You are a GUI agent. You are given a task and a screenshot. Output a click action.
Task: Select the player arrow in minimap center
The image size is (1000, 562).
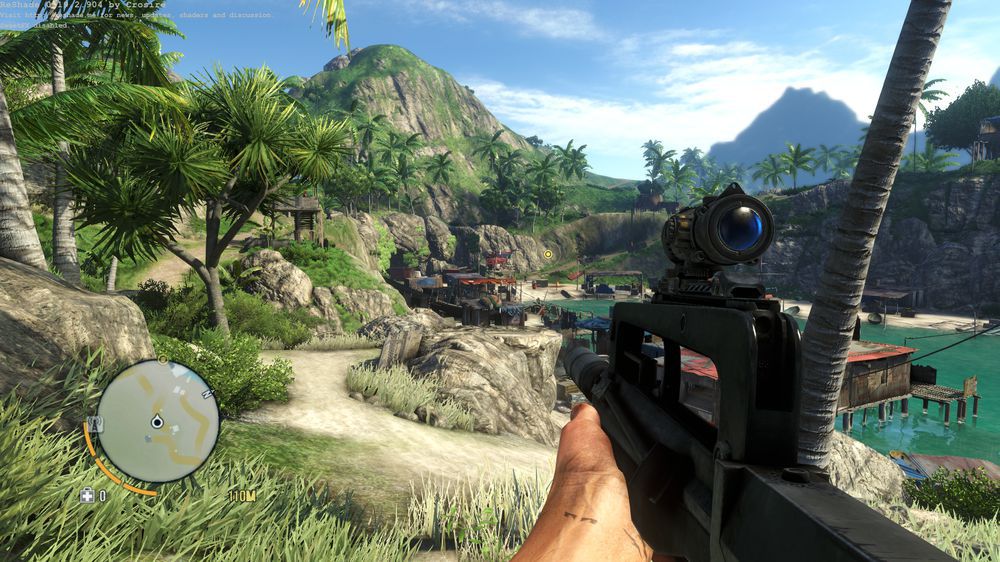point(156,423)
